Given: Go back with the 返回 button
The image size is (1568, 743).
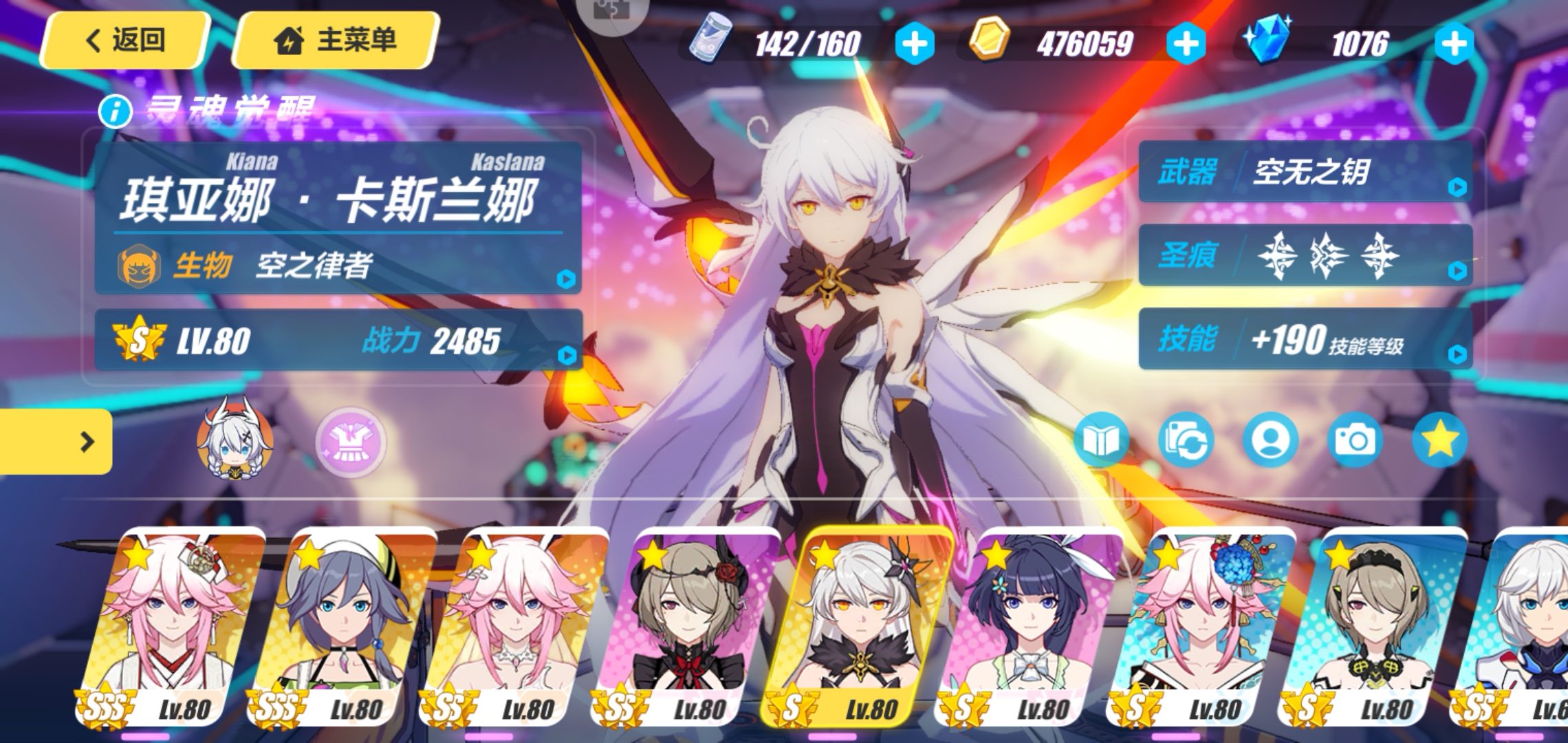Looking at the screenshot, I should coord(125,40).
